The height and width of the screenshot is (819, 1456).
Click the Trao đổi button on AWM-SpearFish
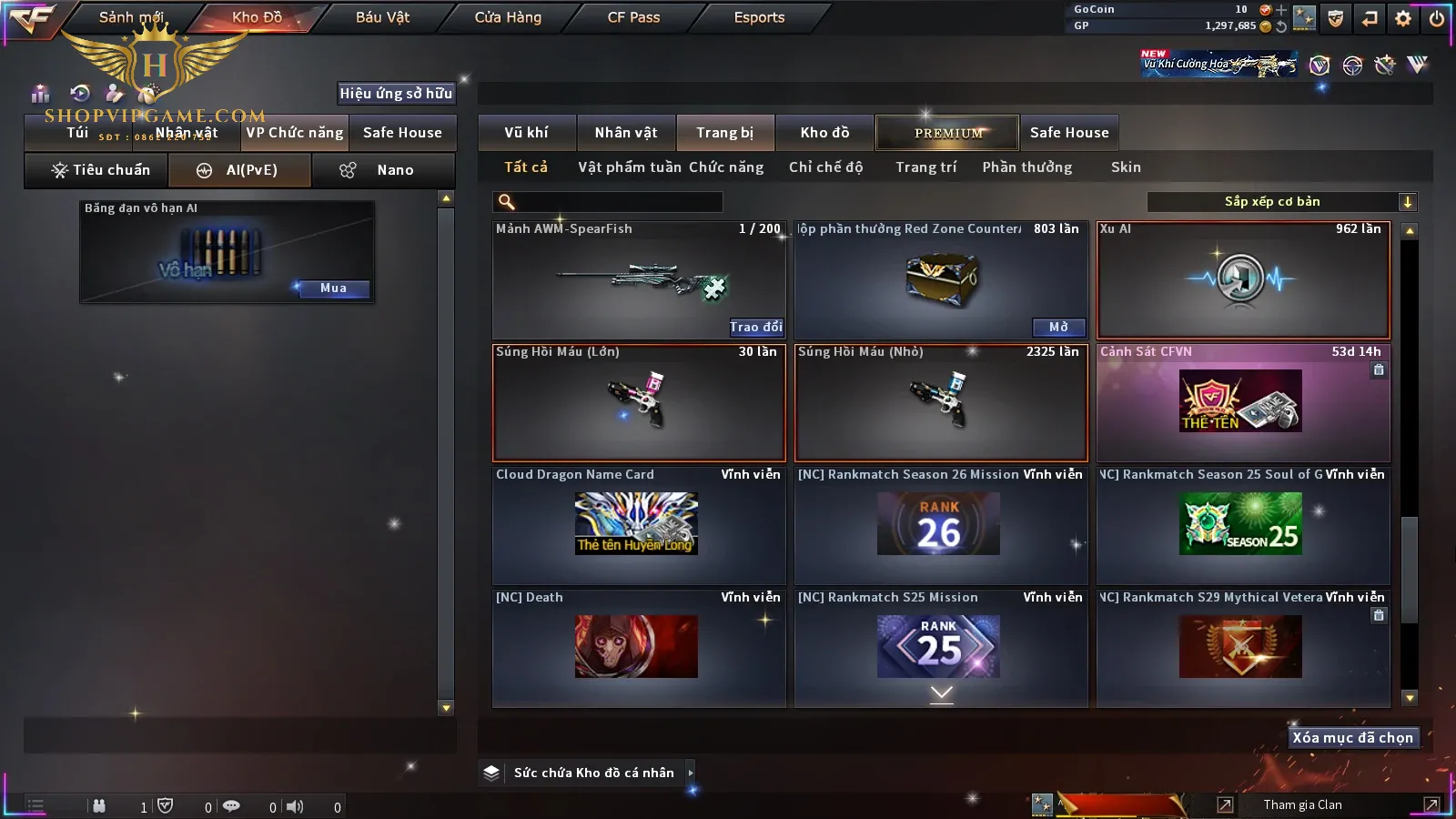click(755, 327)
